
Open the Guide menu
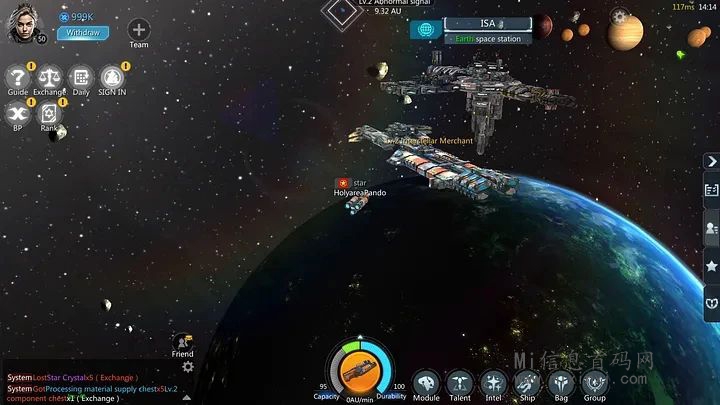click(18, 76)
